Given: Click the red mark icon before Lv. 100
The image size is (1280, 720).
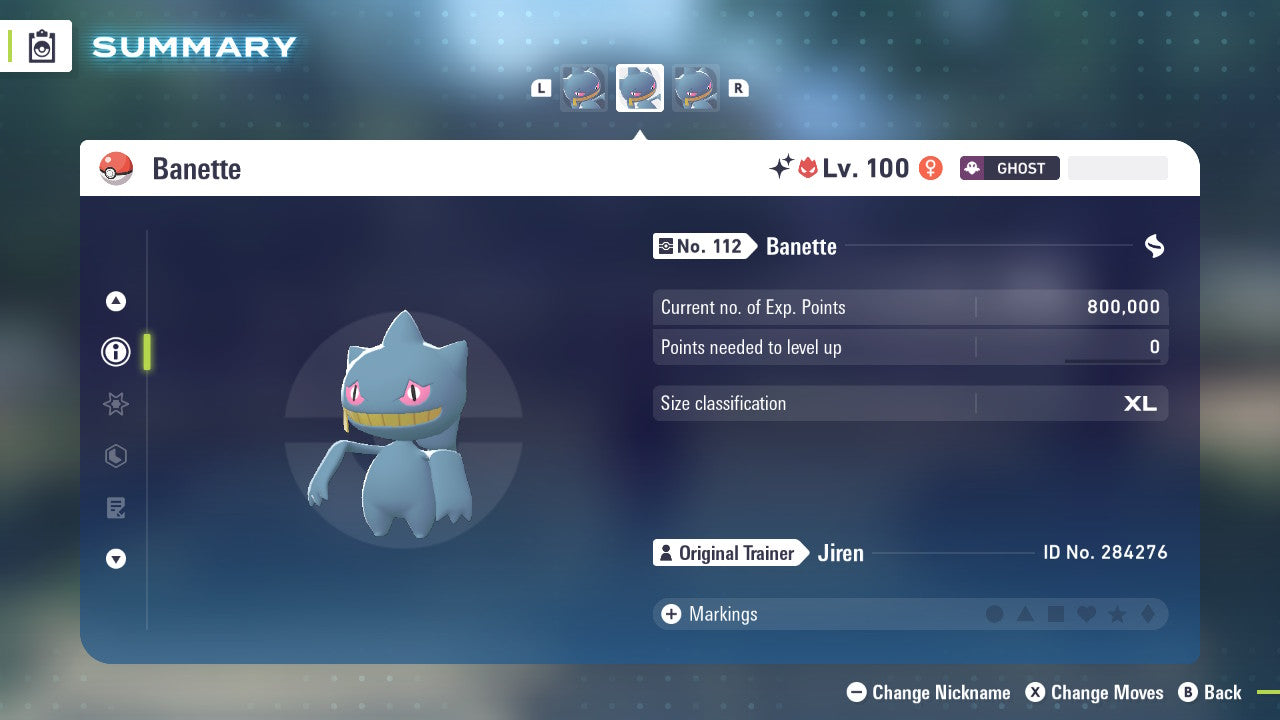Looking at the screenshot, I should (x=806, y=168).
